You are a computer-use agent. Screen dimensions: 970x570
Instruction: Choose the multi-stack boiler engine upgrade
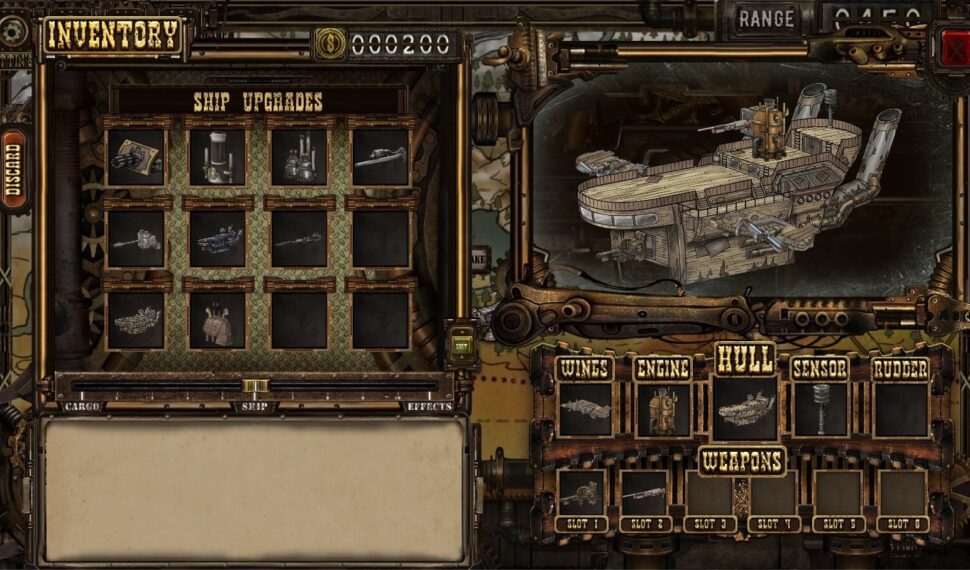tap(298, 157)
